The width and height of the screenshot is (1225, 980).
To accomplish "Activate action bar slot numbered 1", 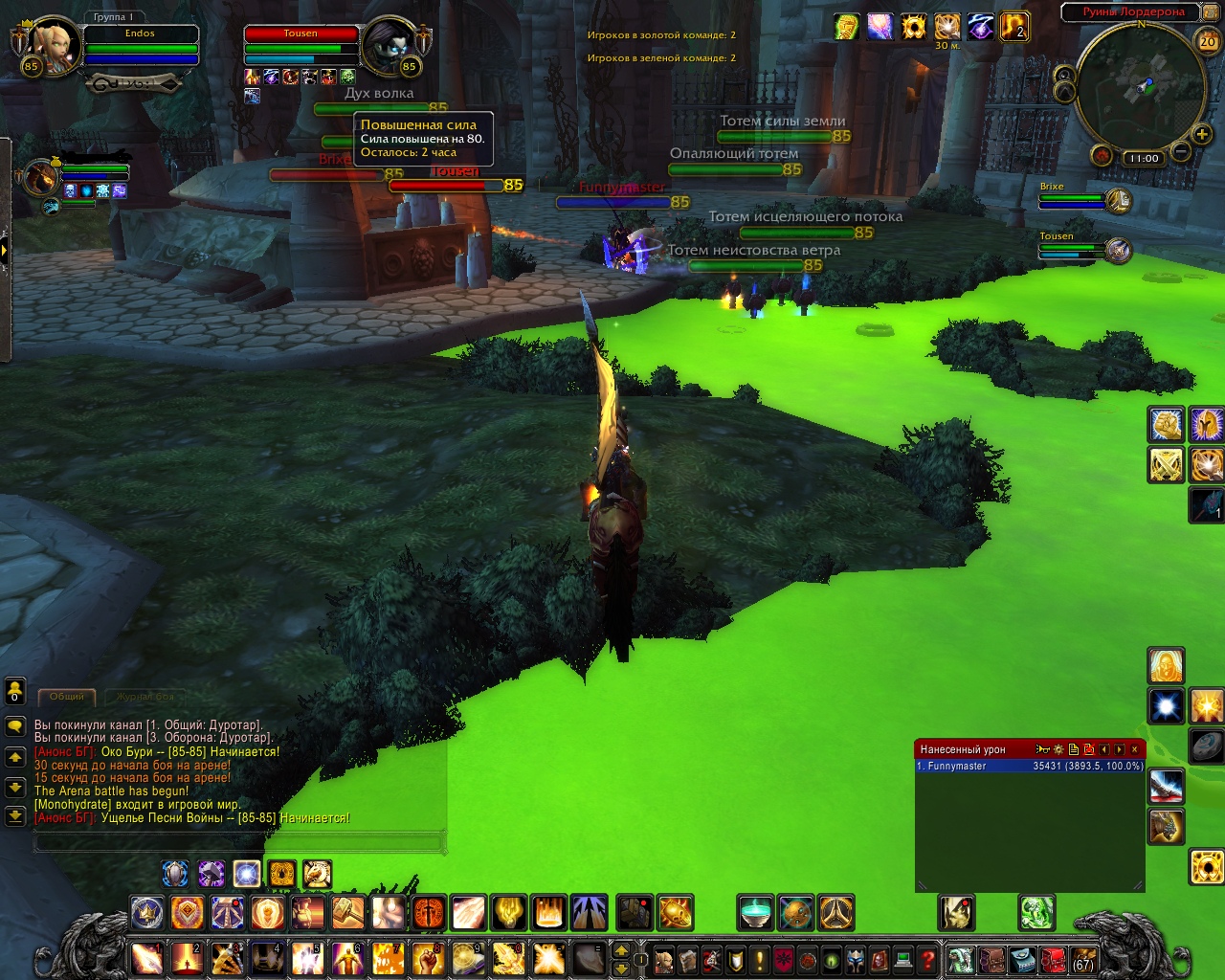I will (147, 959).
